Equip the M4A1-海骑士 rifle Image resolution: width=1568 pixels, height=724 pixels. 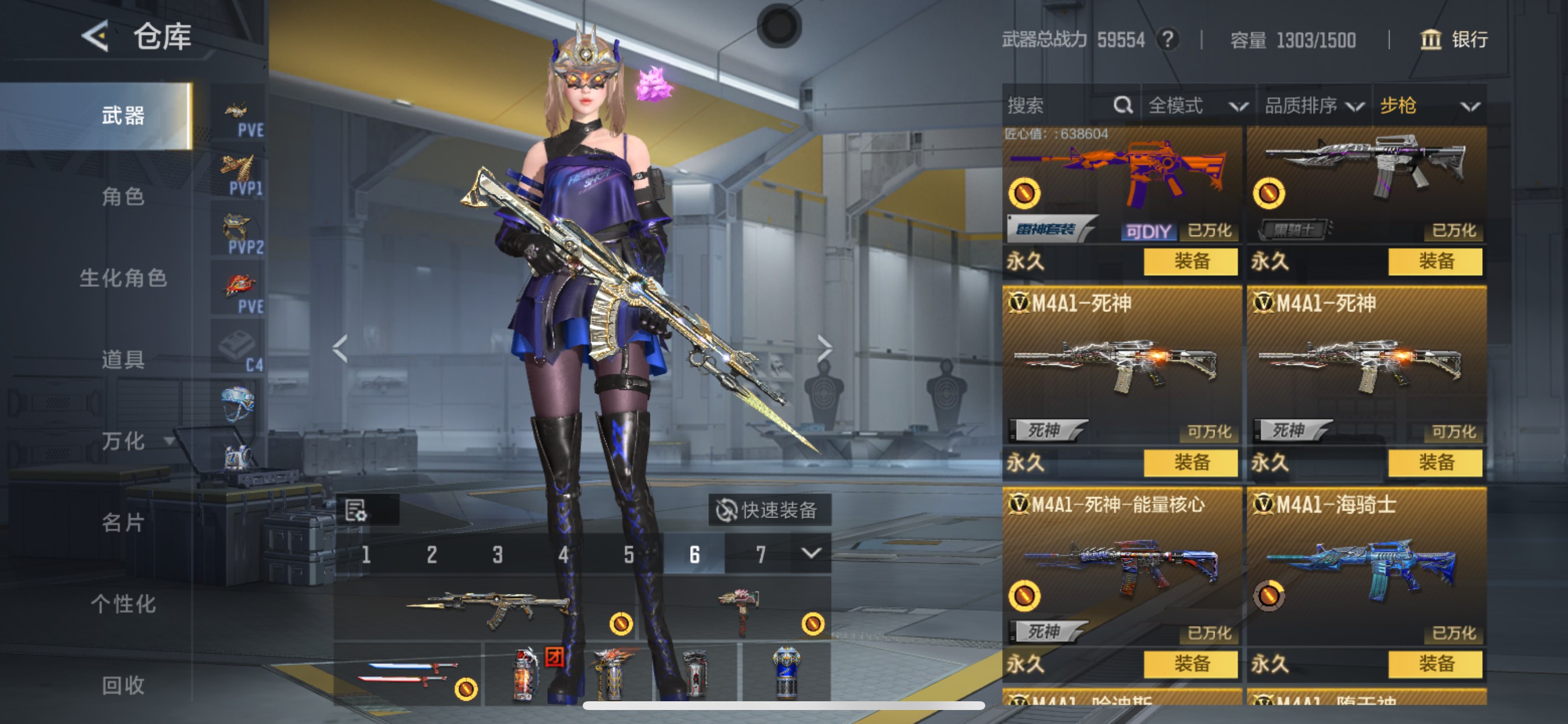pos(1434,663)
